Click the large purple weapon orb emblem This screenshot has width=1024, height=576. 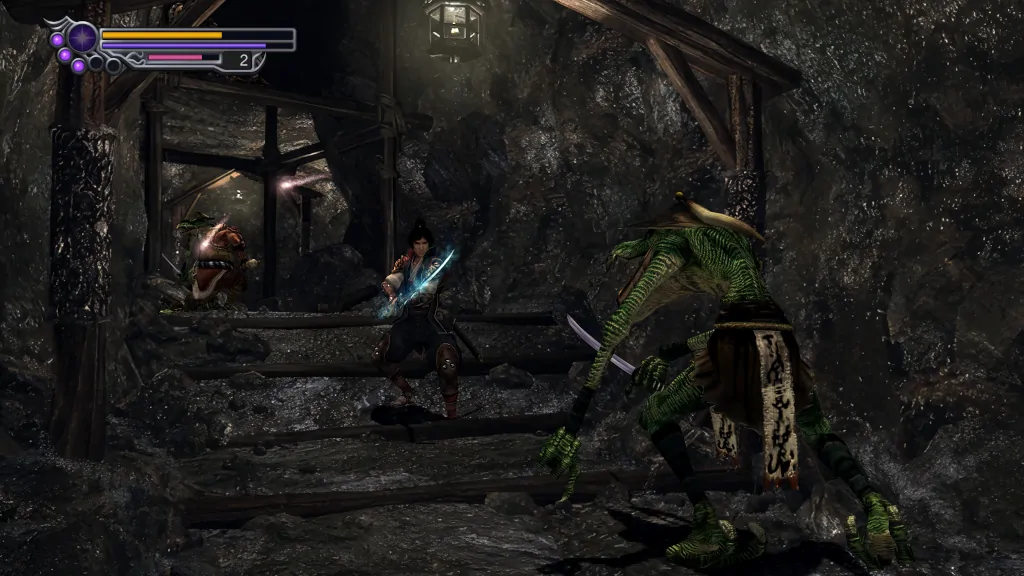pyautogui.click(x=82, y=38)
